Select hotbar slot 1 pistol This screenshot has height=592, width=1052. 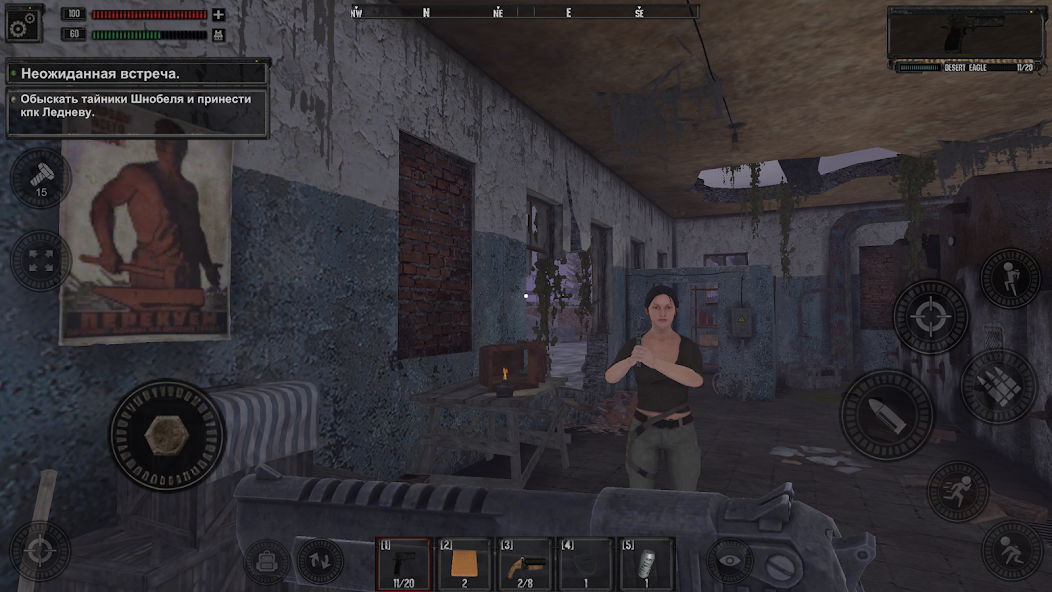404,564
